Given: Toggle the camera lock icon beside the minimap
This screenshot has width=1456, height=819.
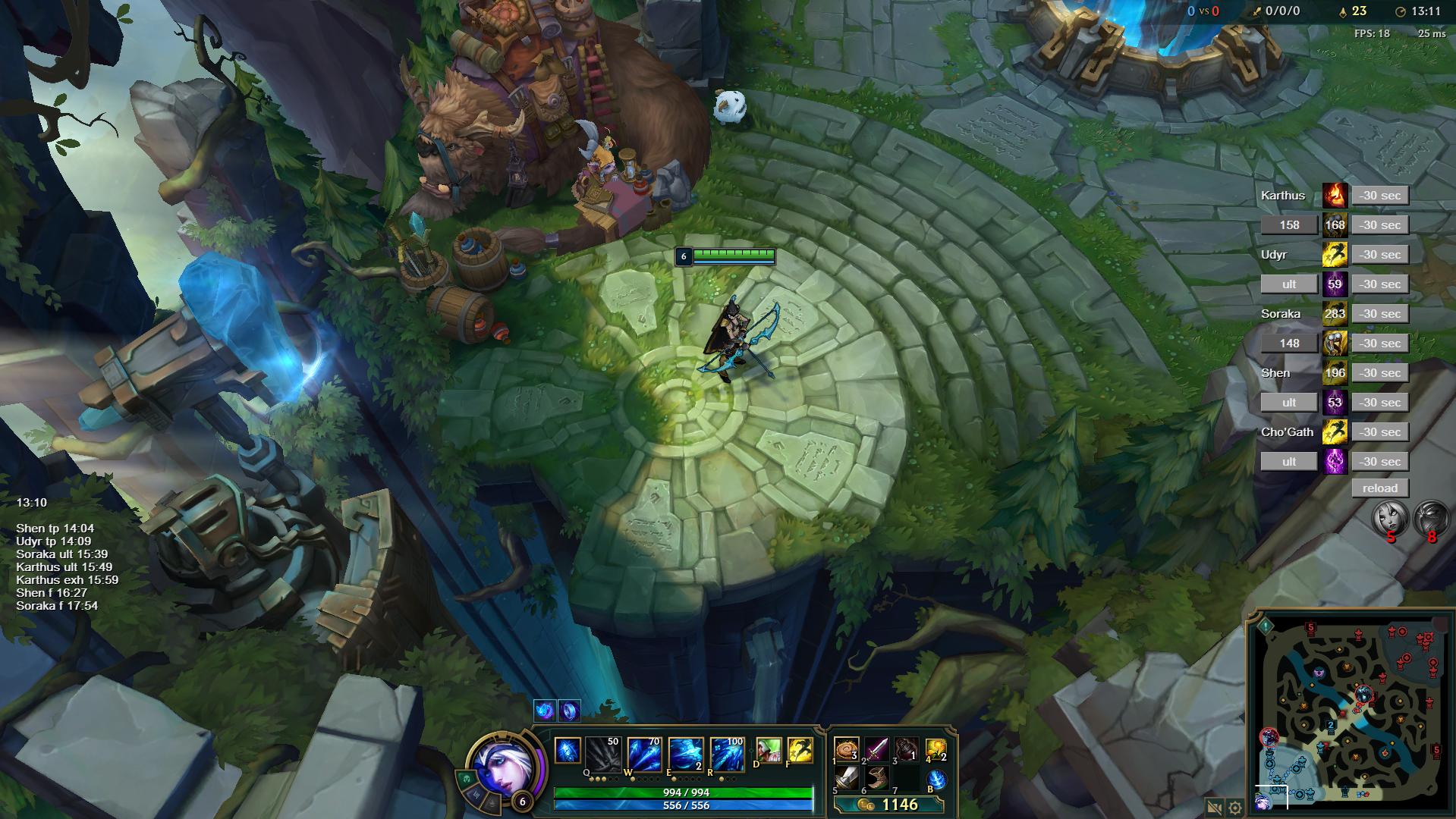Looking at the screenshot, I should click(1213, 808).
